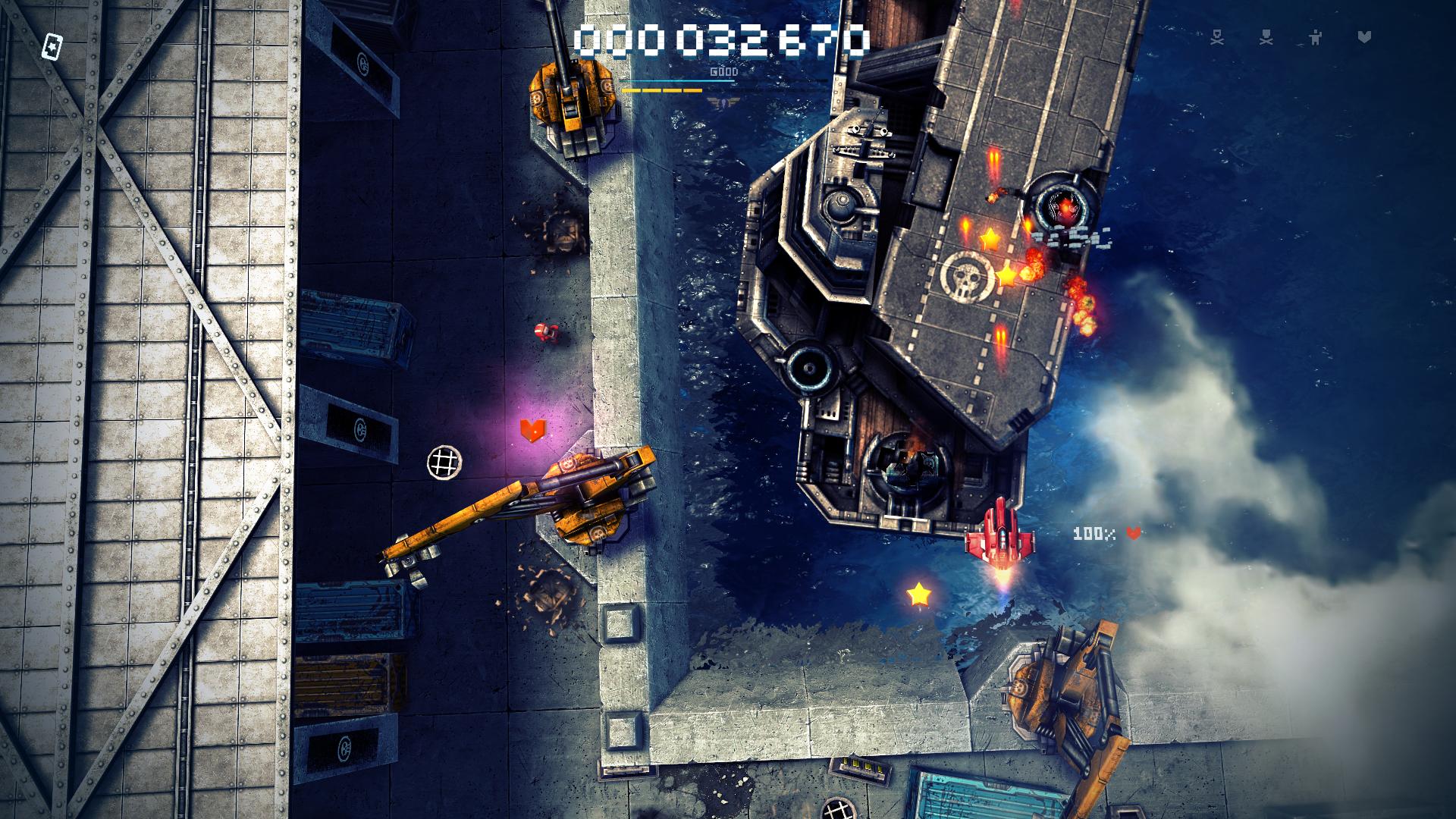Select the hollow skull-and-crossbones medal icon
This screenshot has height=819, width=1456.
click(x=1217, y=37)
